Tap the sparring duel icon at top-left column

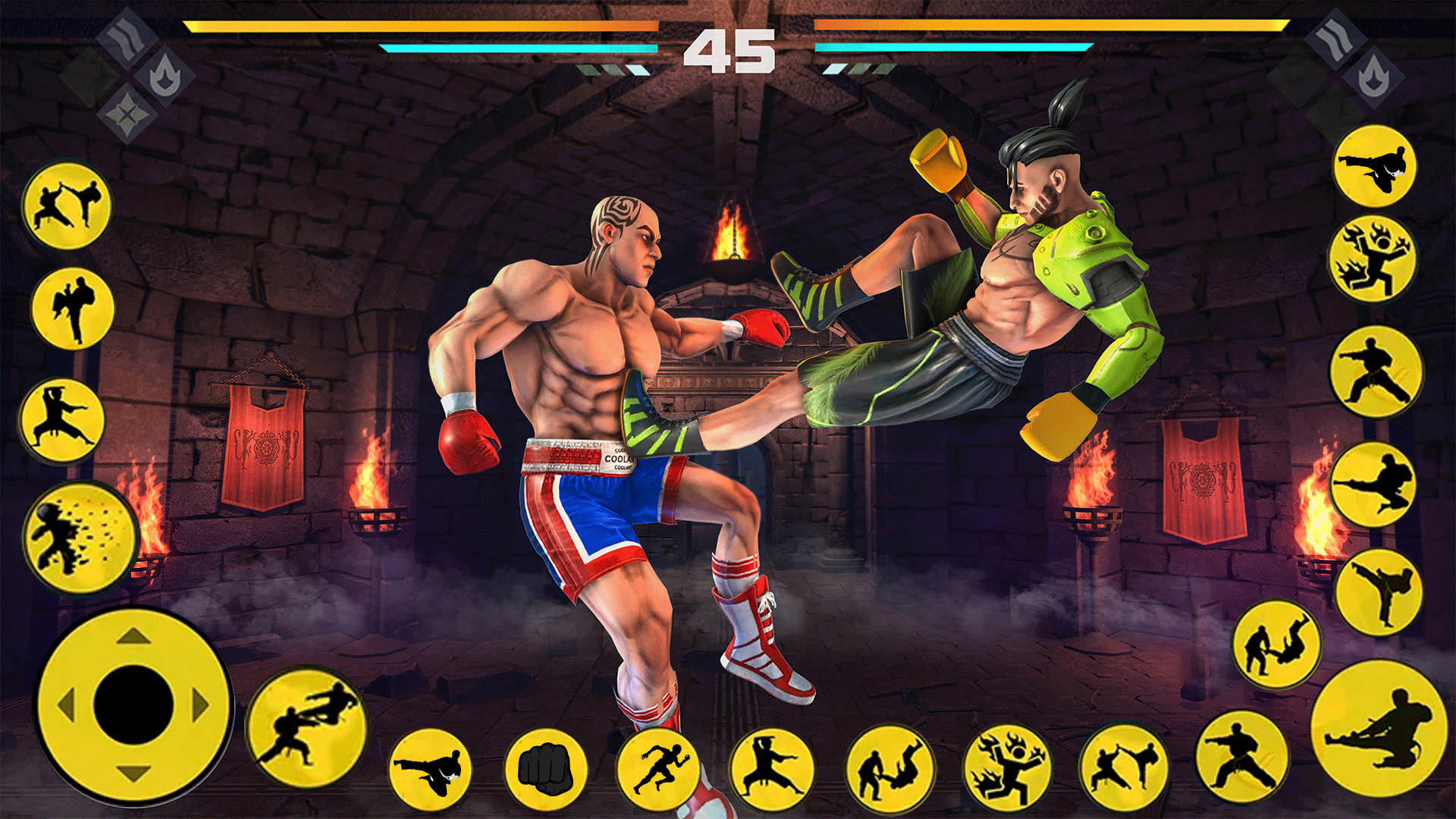point(65,206)
